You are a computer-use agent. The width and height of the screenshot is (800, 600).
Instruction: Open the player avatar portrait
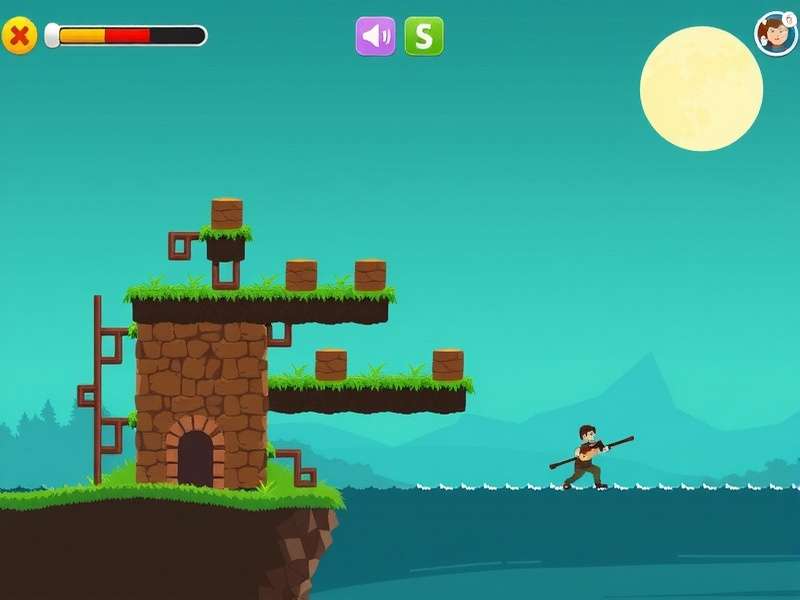(775, 34)
